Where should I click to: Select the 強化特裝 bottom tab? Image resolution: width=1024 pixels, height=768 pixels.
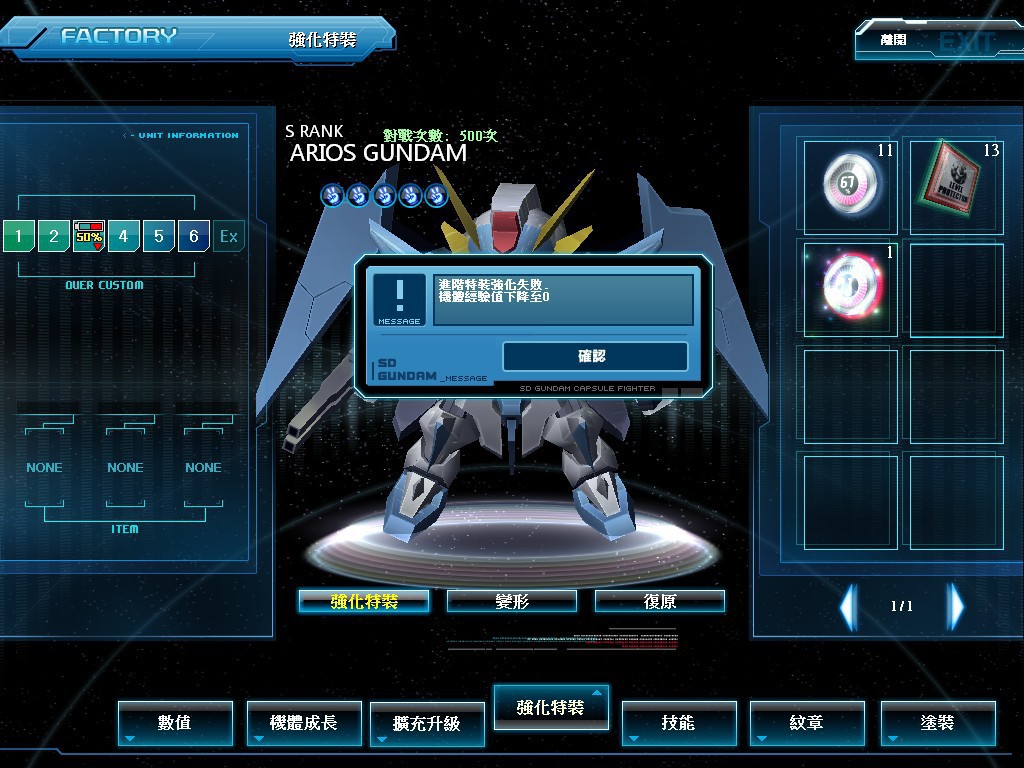[551, 707]
